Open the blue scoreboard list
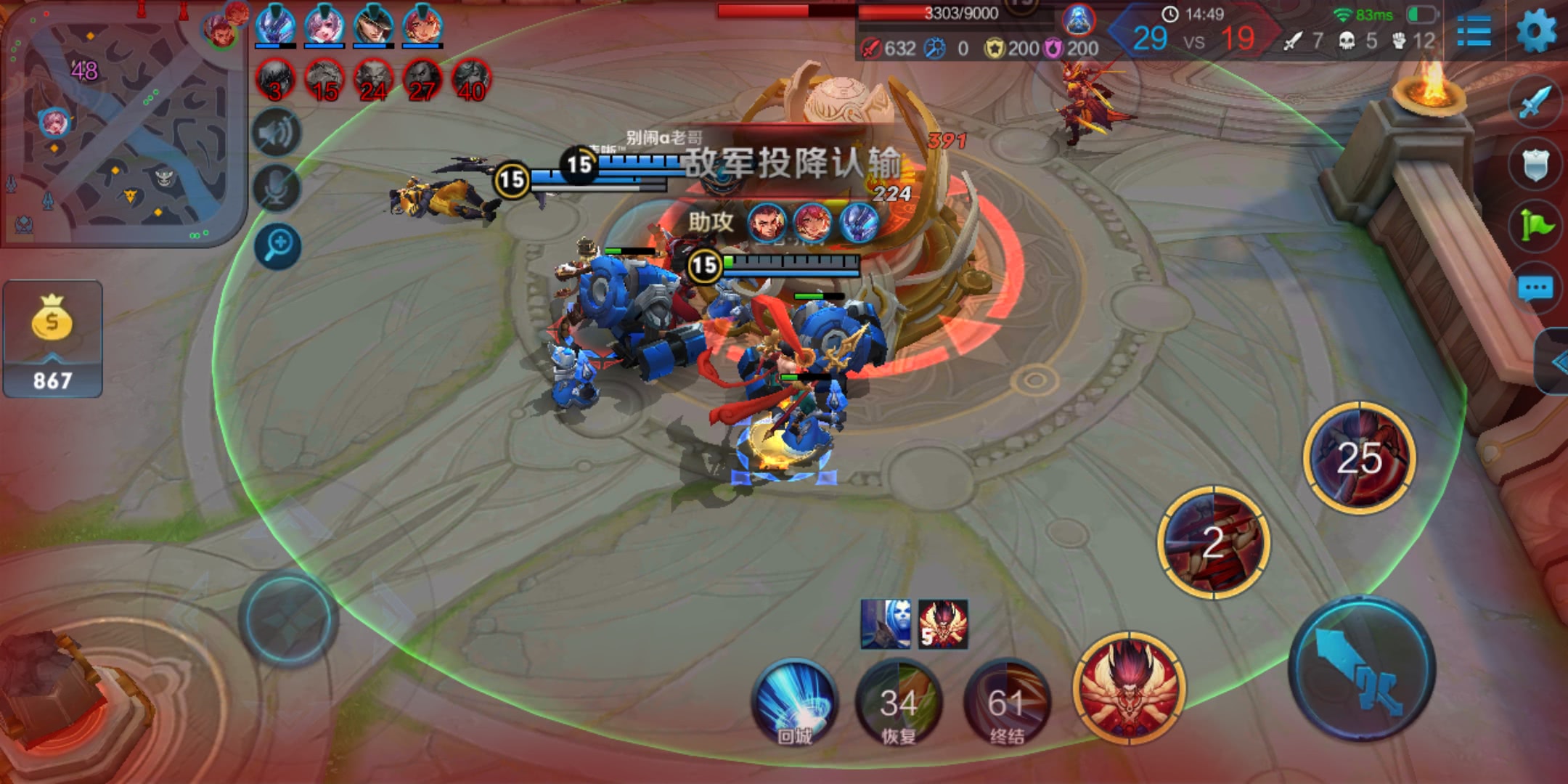 pyautogui.click(x=1474, y=31)
